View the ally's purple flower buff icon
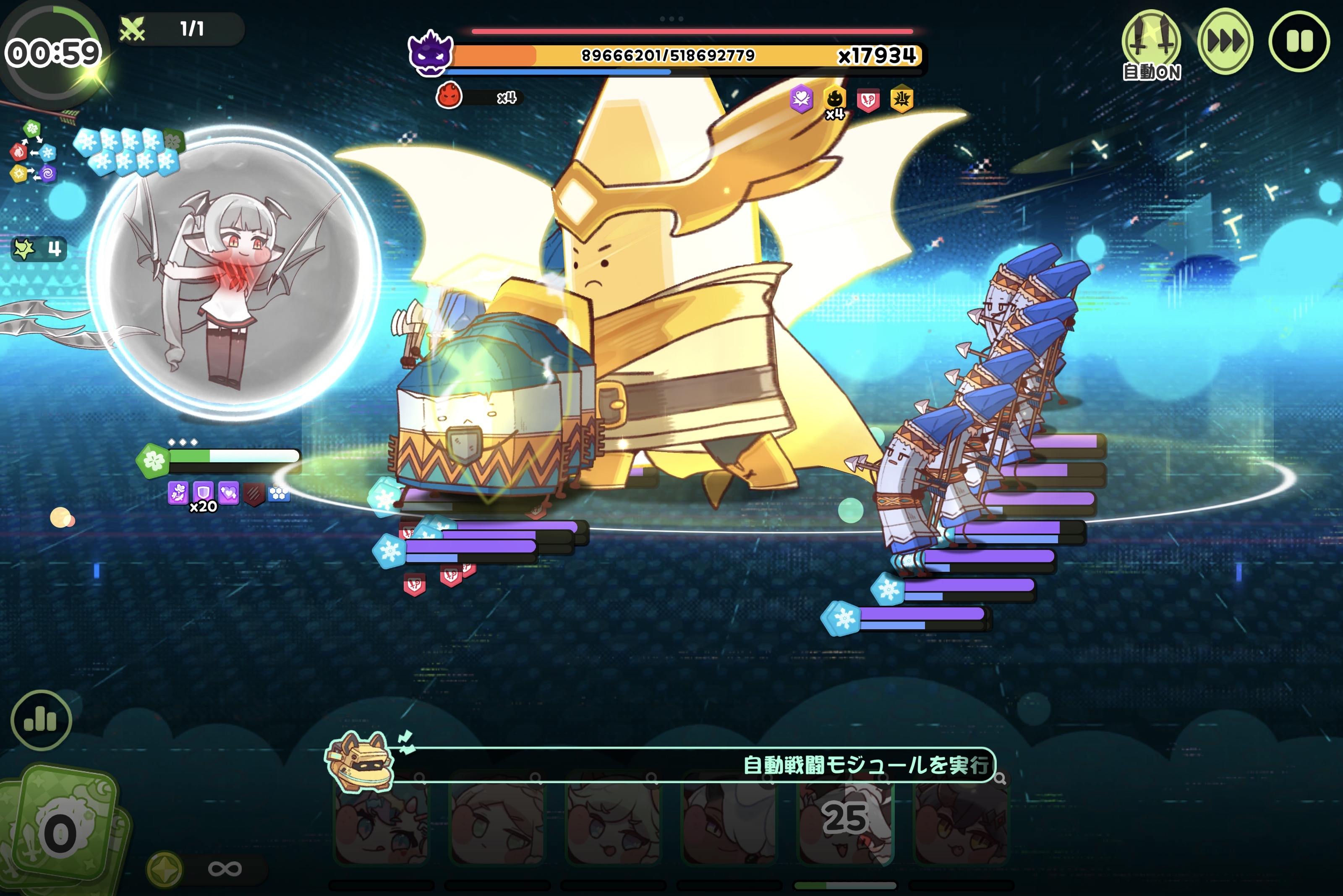Image resolution: width=1343 pixels, height=896 pixels. 178,492
